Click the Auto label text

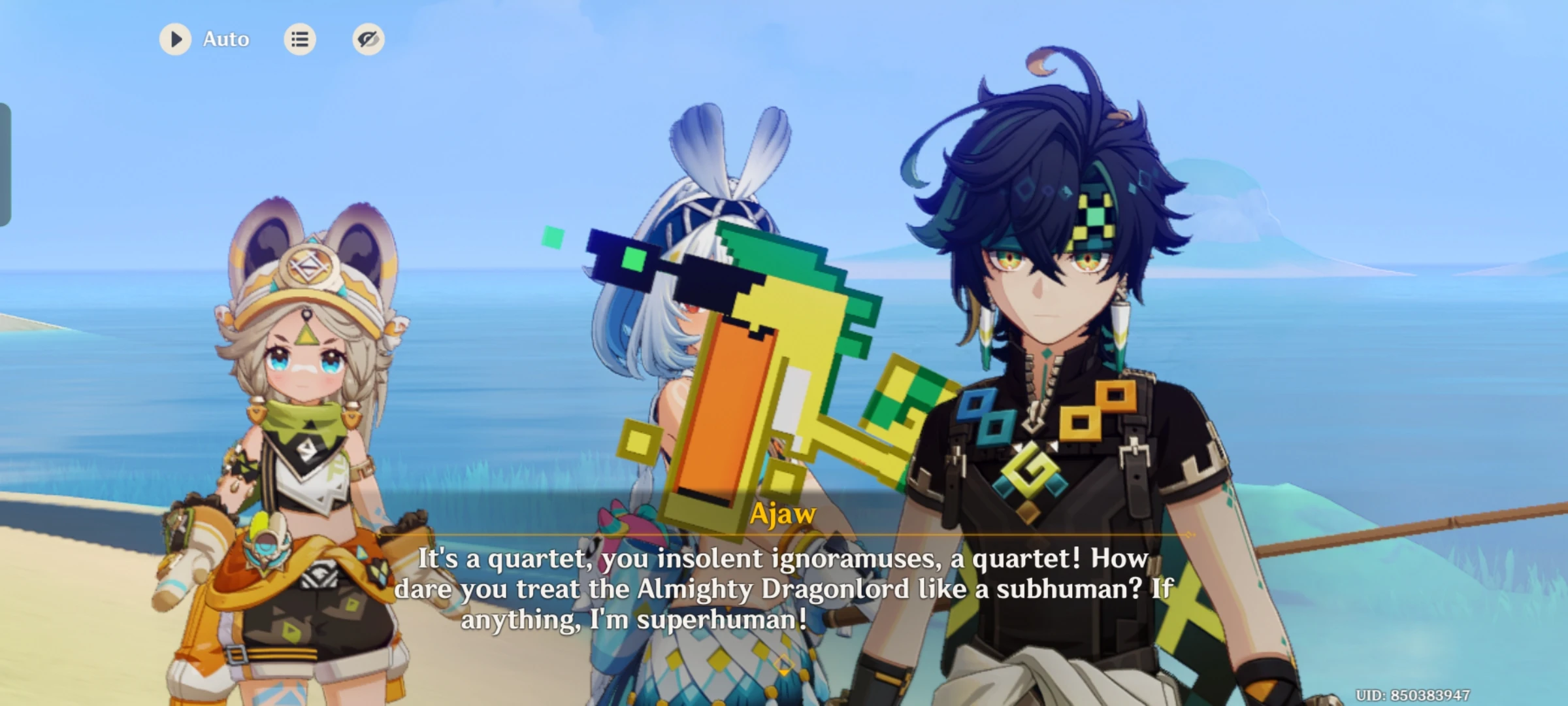coord(225,39)
